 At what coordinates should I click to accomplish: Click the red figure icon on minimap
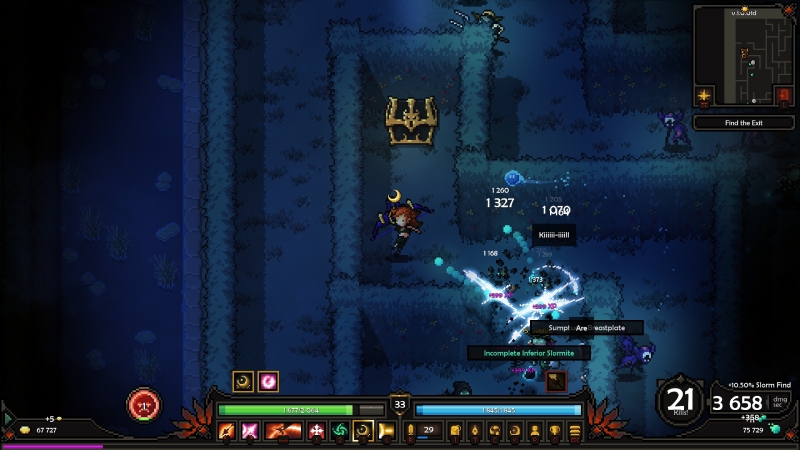pos(783,96)
